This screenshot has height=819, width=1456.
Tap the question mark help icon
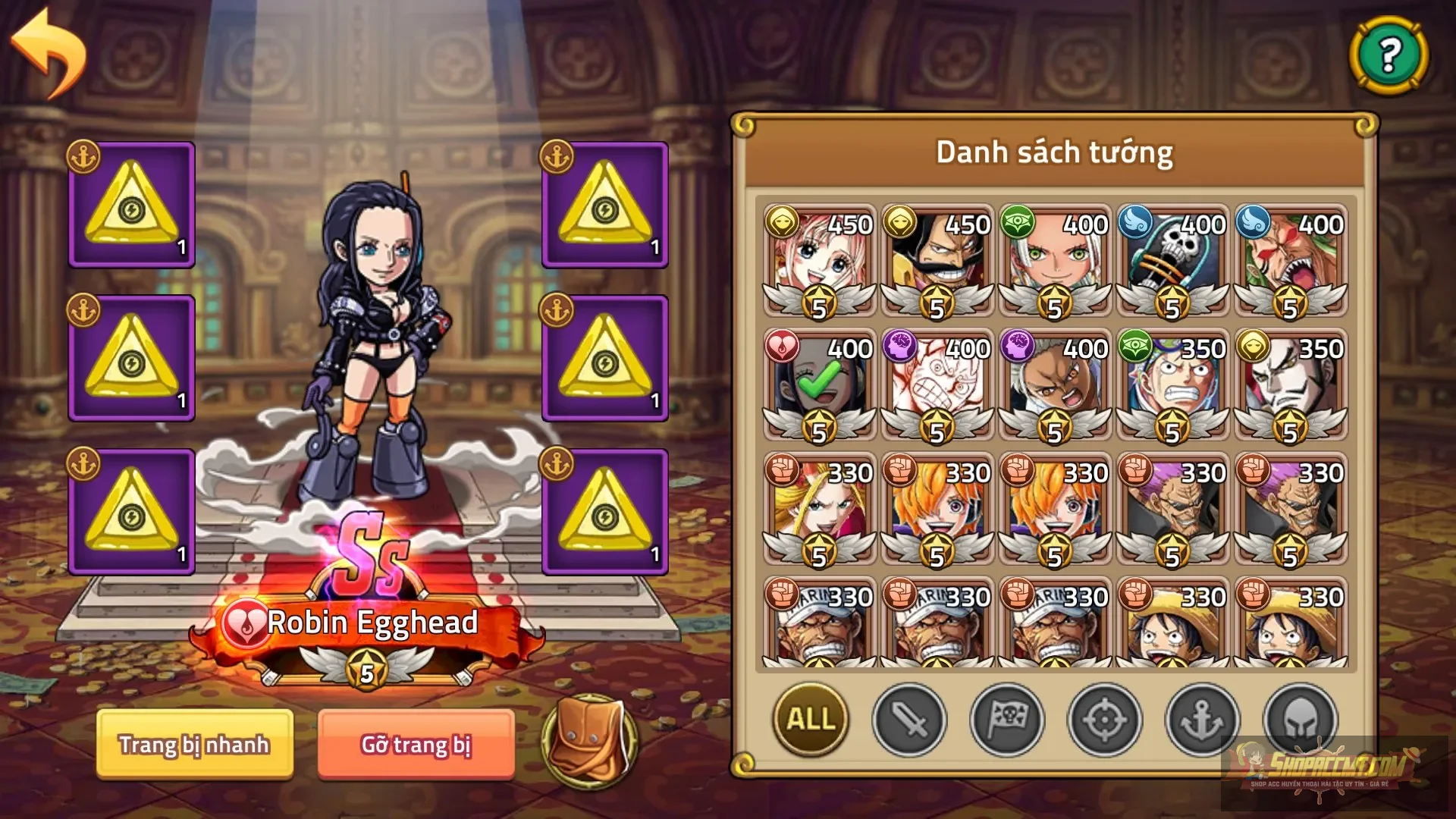pos(1389,55)
